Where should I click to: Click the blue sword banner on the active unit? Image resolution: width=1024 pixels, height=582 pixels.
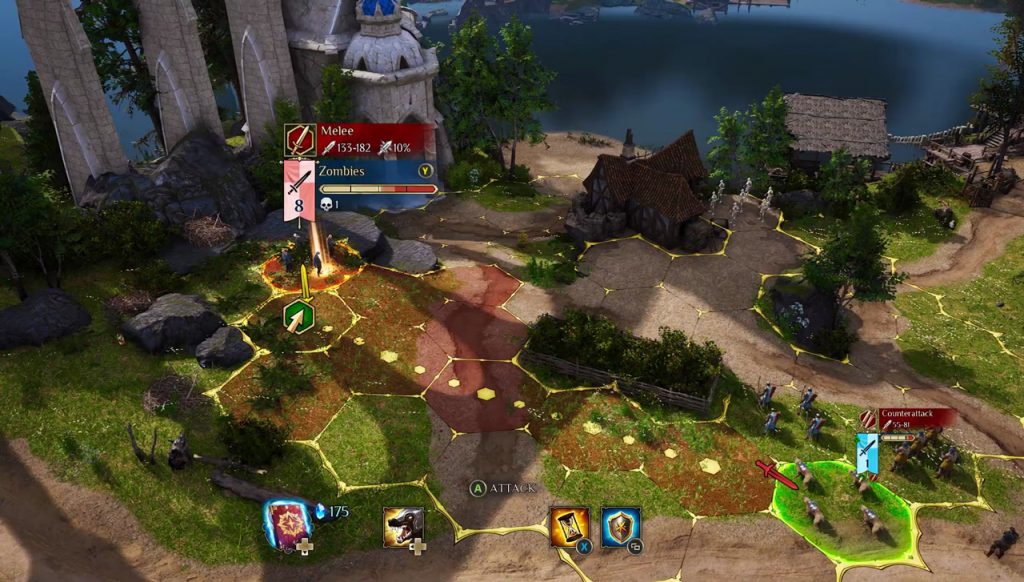point(867,452)
